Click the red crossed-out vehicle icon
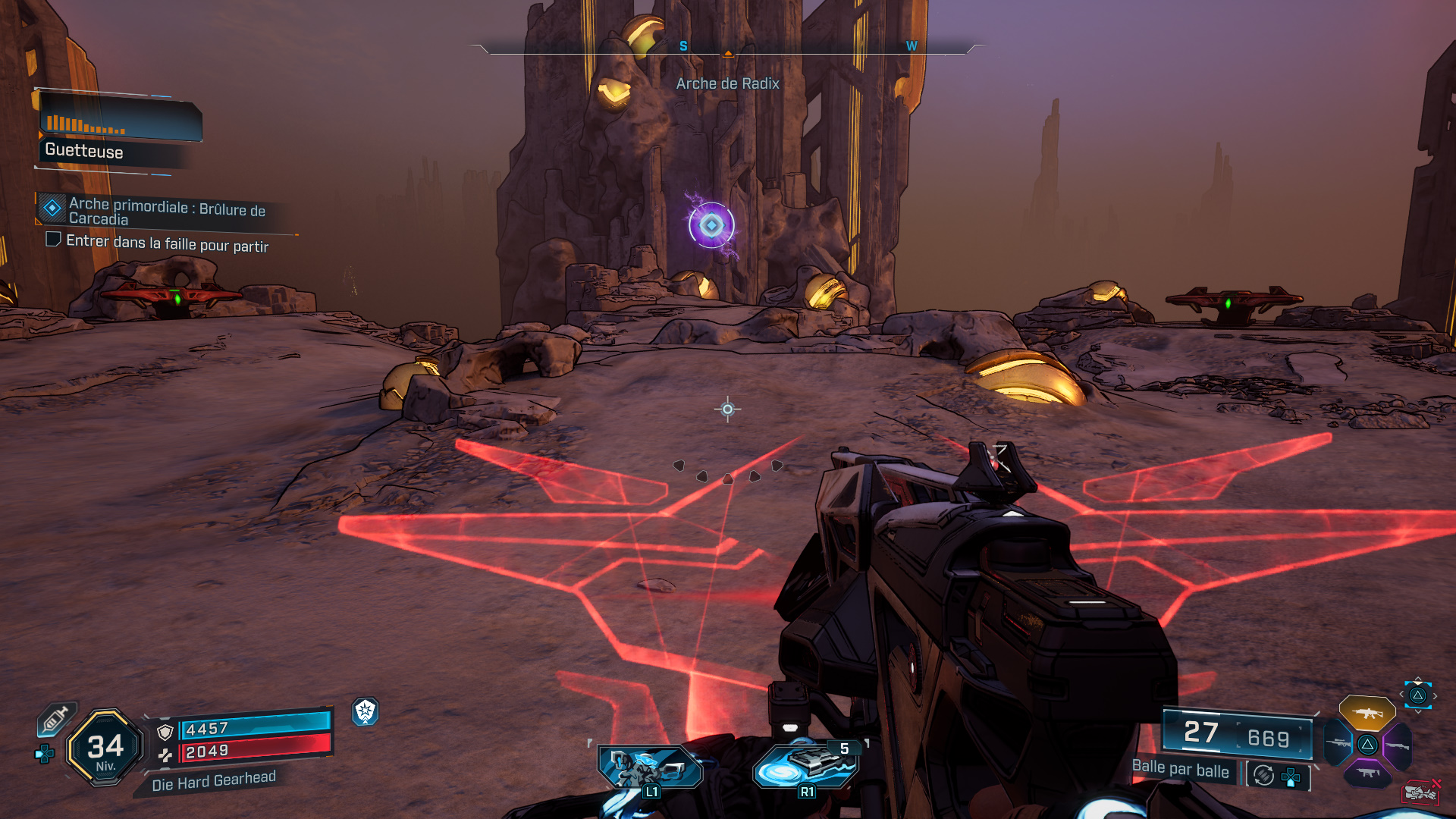Image resolution: width=1456 pixels, height=819 pixels. pyautogui.click(x=1420, y=792)
